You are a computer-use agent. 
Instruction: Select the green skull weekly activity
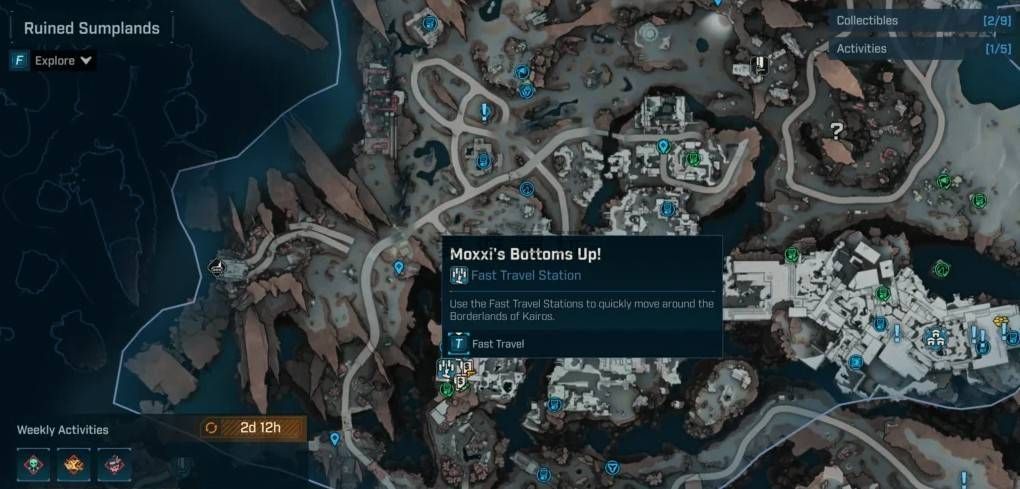click(x=34, y=462)
